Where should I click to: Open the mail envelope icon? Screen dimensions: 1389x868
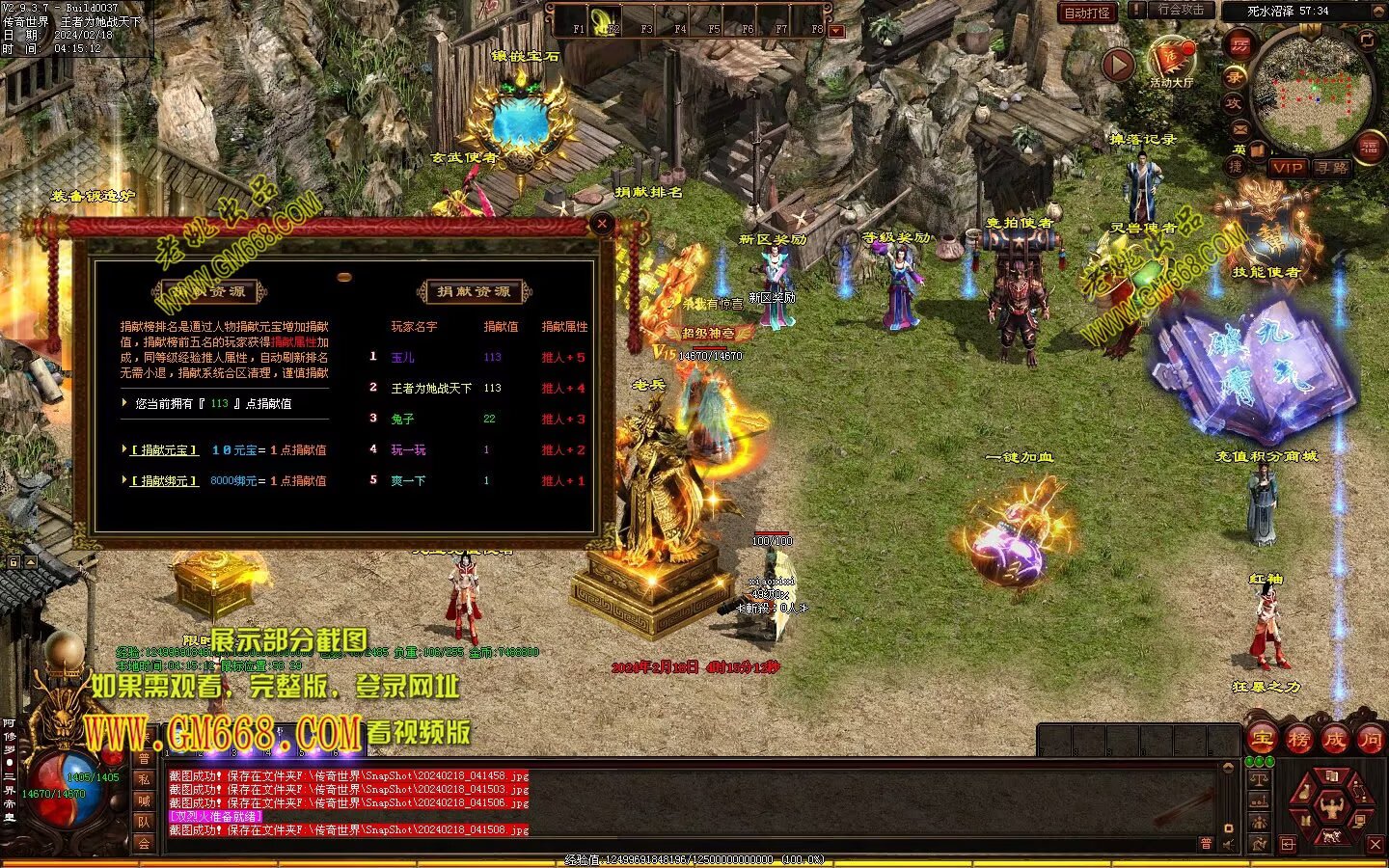(1239, 128)
